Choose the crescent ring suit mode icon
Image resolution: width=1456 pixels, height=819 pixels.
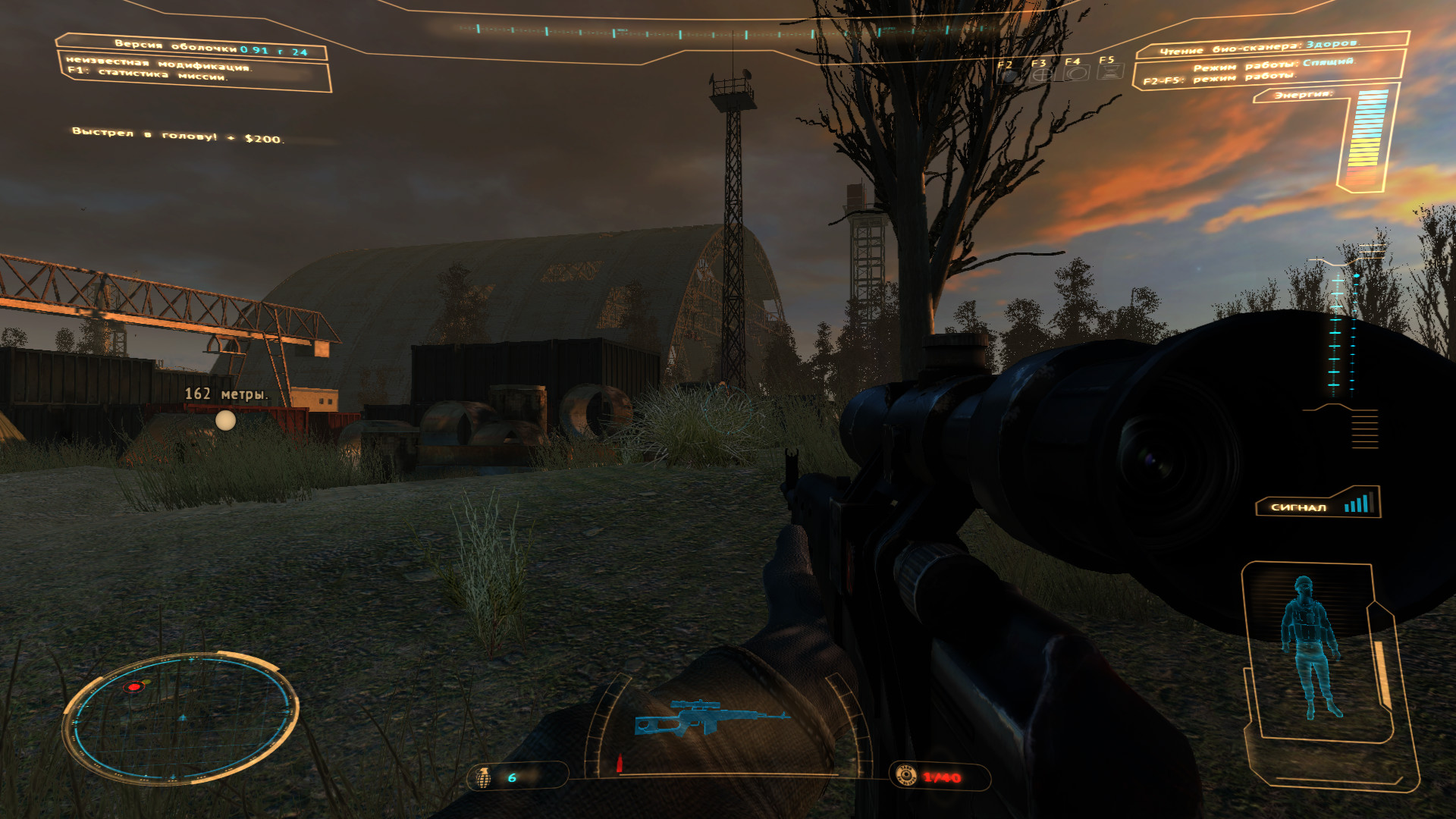[x=1075, y=74]
